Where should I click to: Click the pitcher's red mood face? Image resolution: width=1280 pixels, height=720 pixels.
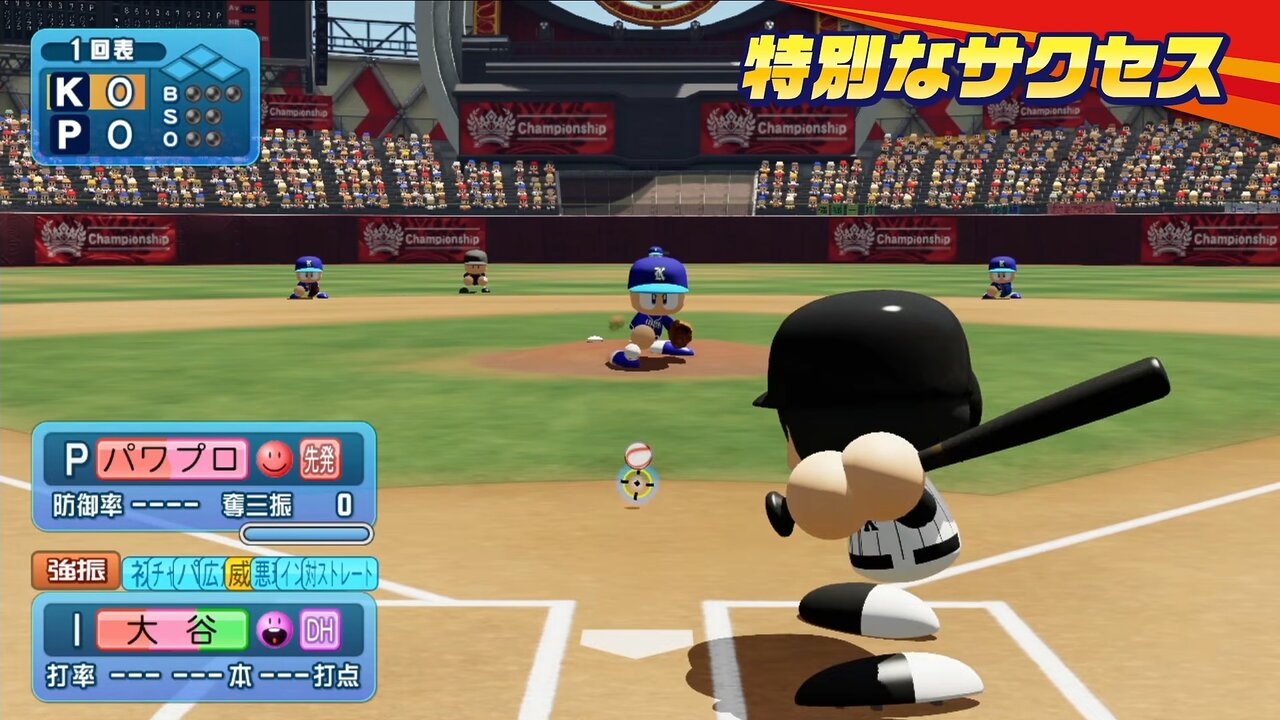[x=274, y=459]
